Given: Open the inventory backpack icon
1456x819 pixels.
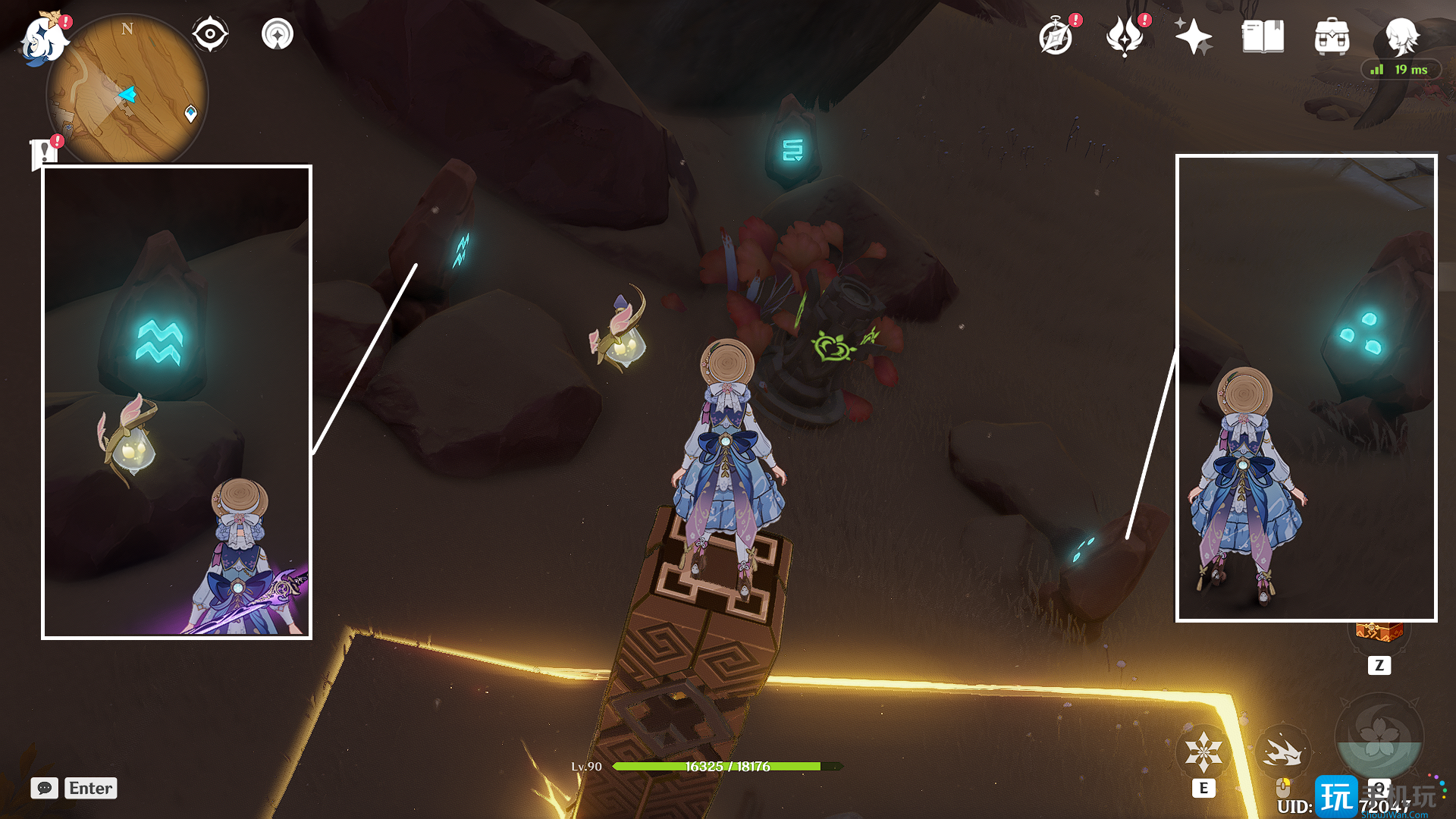Looking at the screenshot, I should pos(1332,36).
